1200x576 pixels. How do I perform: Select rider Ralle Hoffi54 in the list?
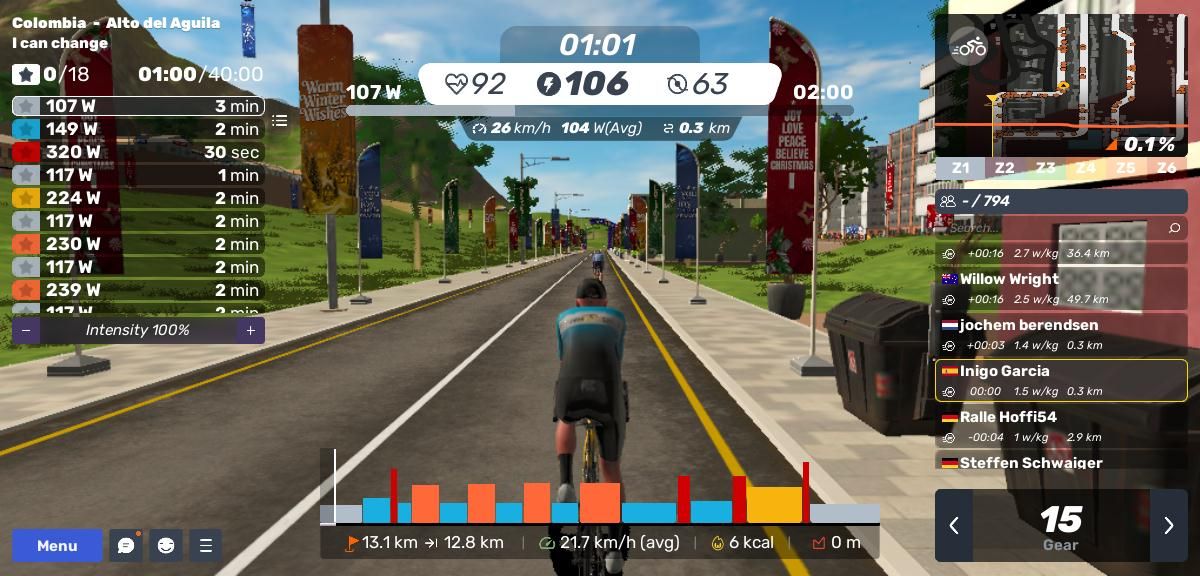pos(1061,426)
